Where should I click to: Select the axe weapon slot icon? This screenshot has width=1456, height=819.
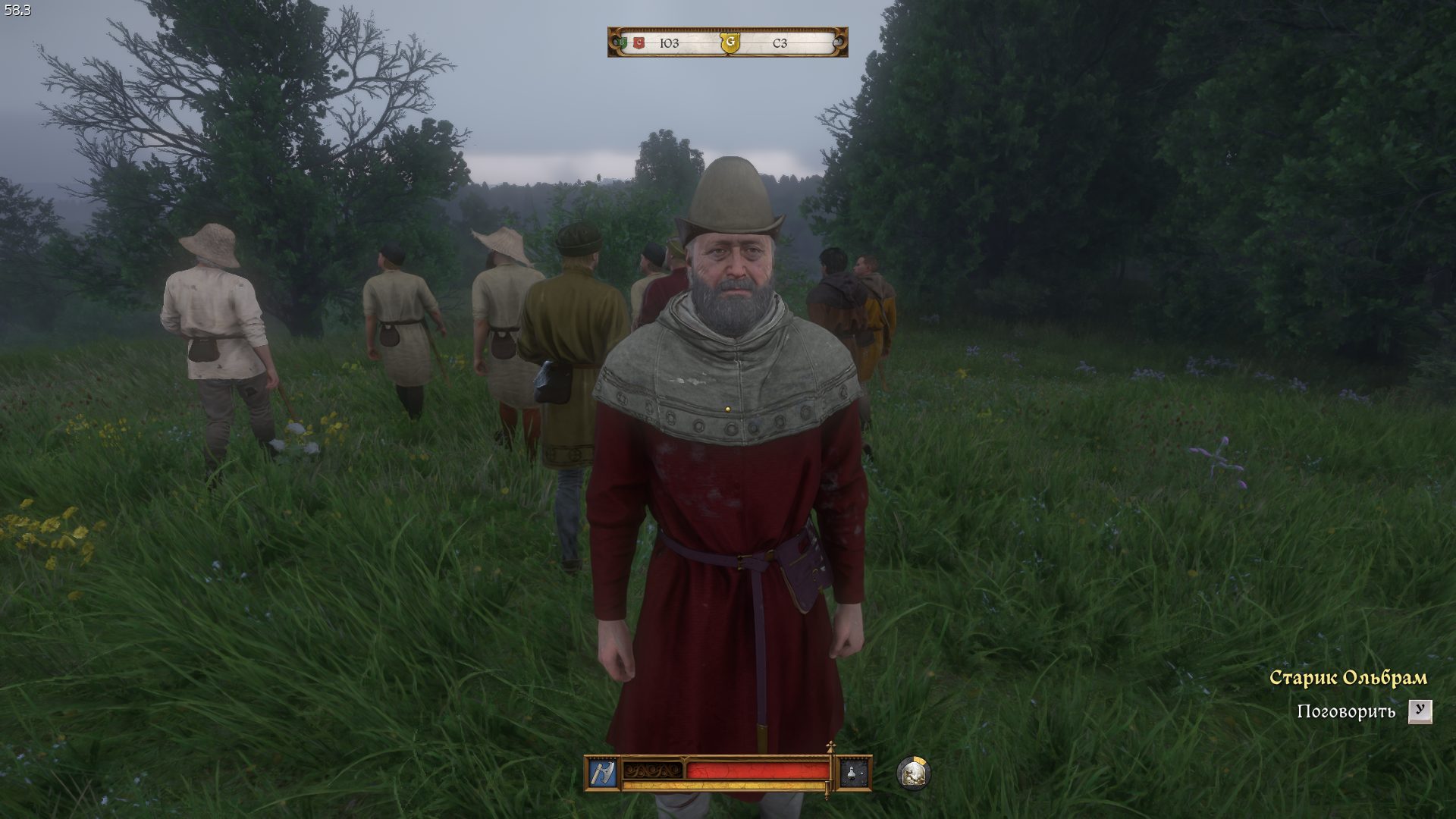point(602,773)
